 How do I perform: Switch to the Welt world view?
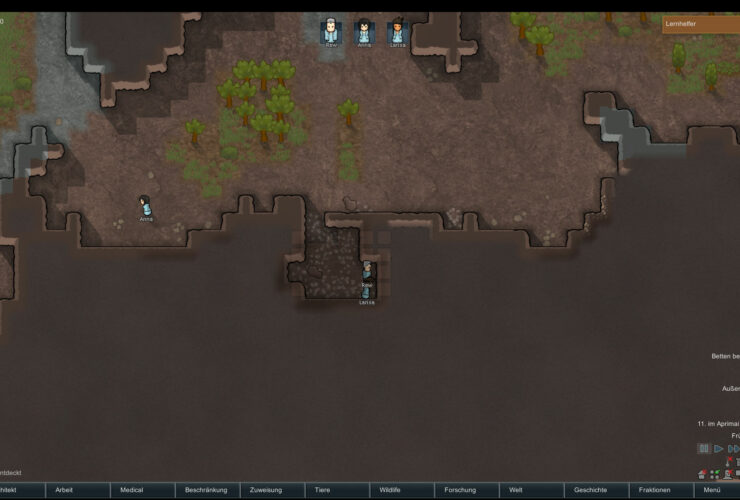tap(516, 490)
